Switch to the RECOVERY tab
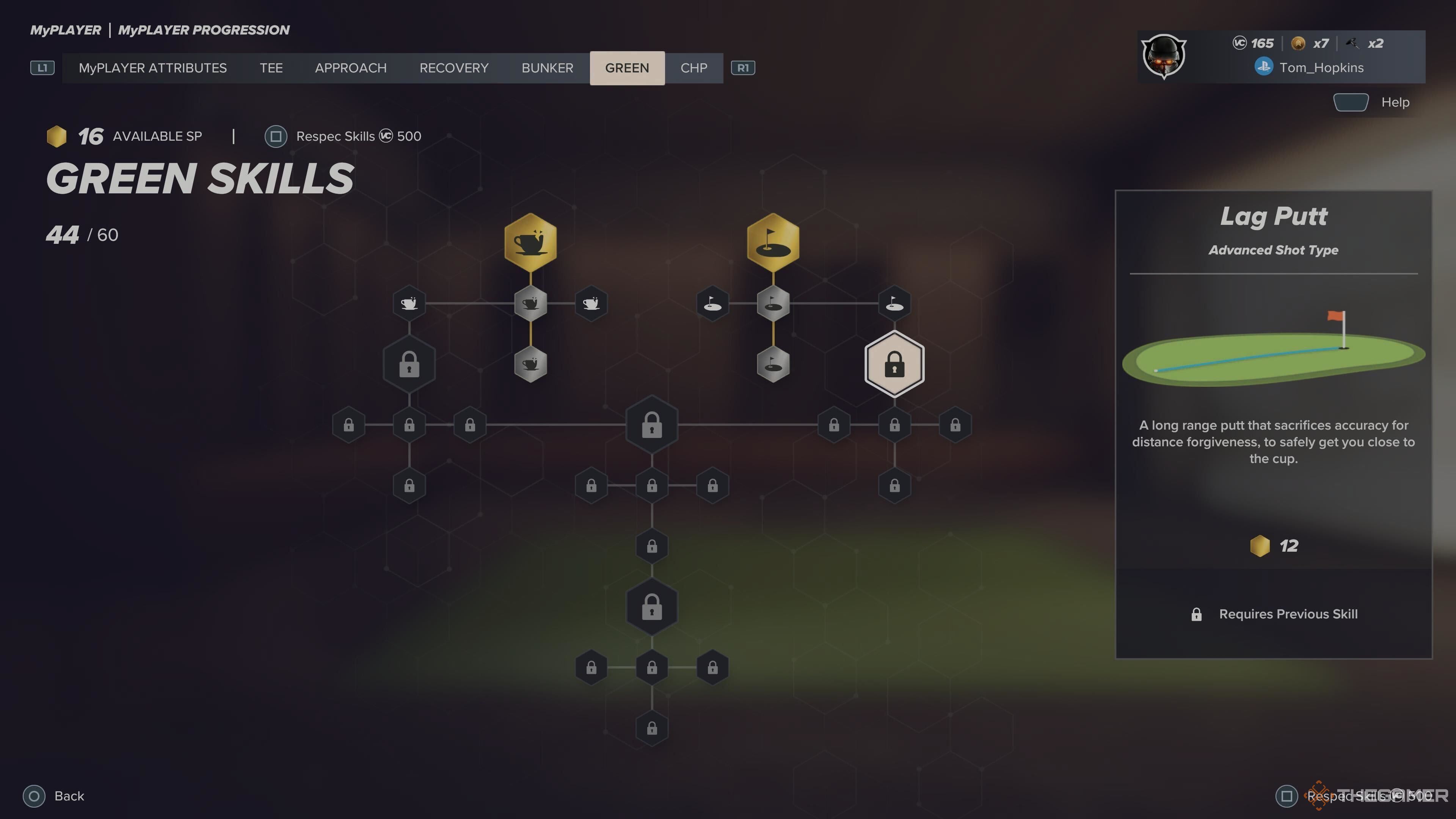 (x=454, y=68)
